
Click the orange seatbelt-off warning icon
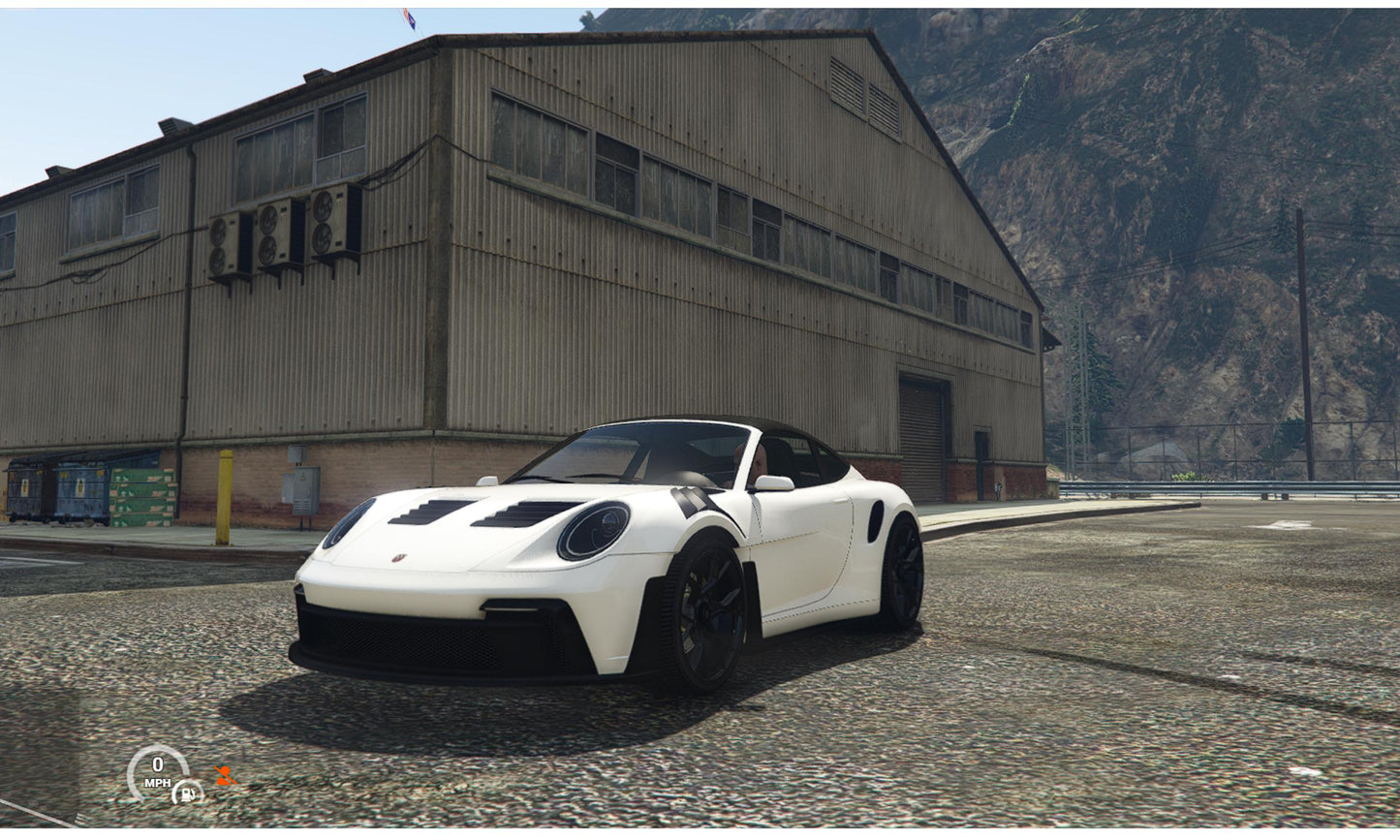tap(225, 775)
